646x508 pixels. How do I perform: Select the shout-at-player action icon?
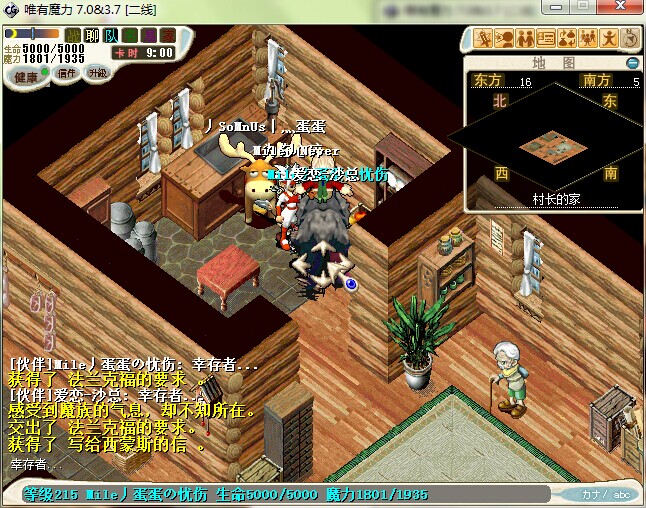(505, 40)
